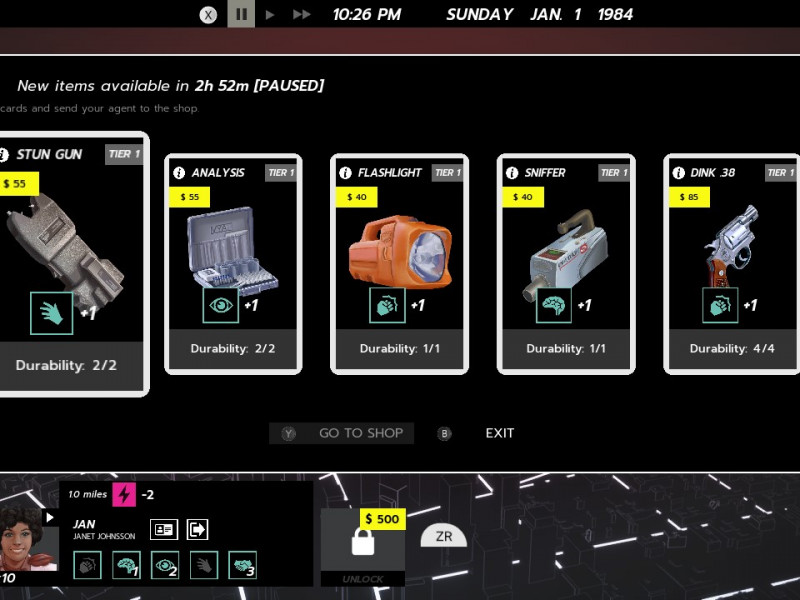Exit the shop screen
Image resolution: width=800 pixels, height=600 pixels.
499,433
